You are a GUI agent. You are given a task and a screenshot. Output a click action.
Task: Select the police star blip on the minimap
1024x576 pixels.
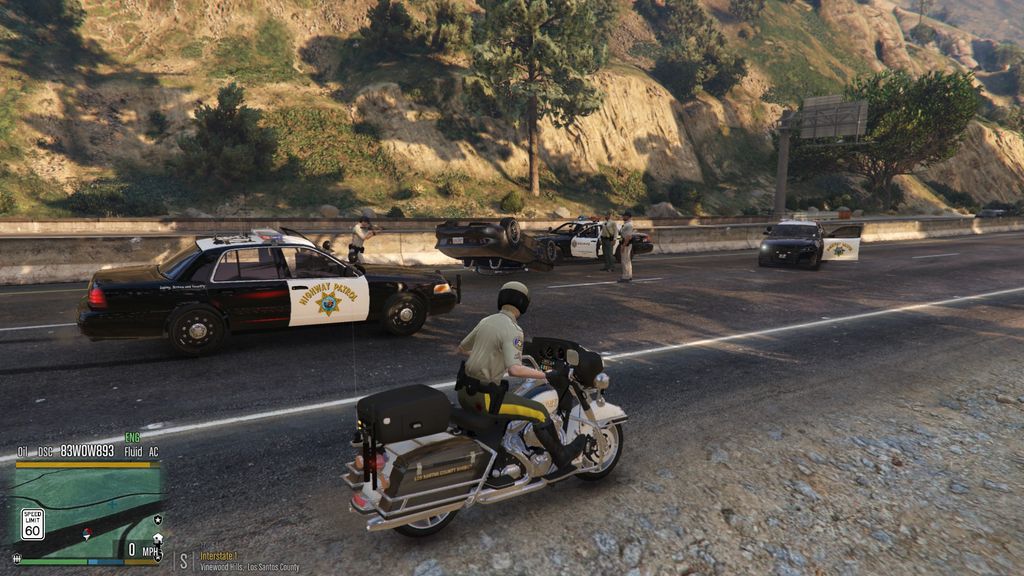point(157,520)
